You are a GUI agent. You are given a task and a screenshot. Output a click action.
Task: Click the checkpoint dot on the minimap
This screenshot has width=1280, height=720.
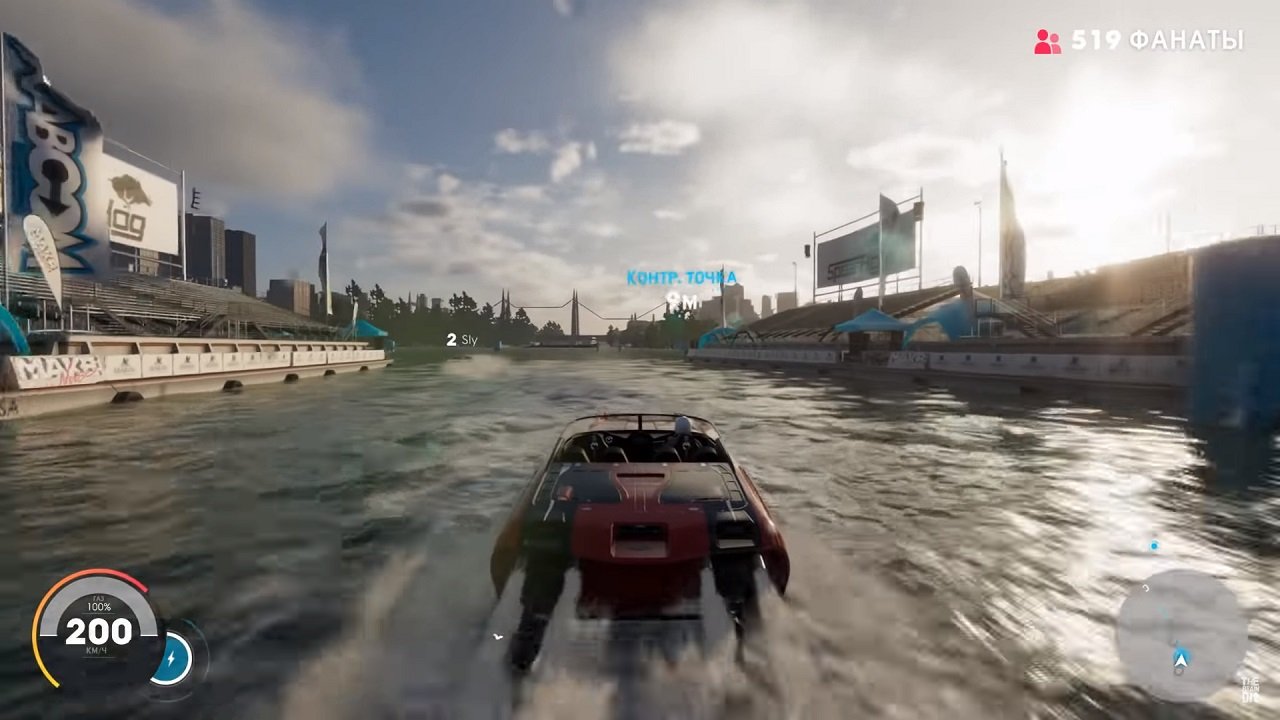click(x=1154, y=544)
